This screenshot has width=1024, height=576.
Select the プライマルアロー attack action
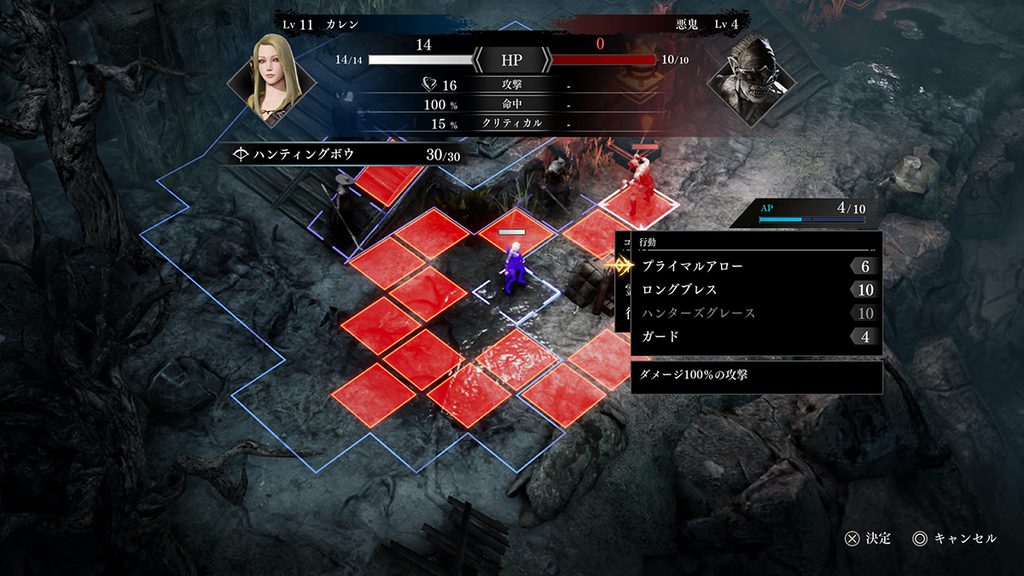pos(692,267)
